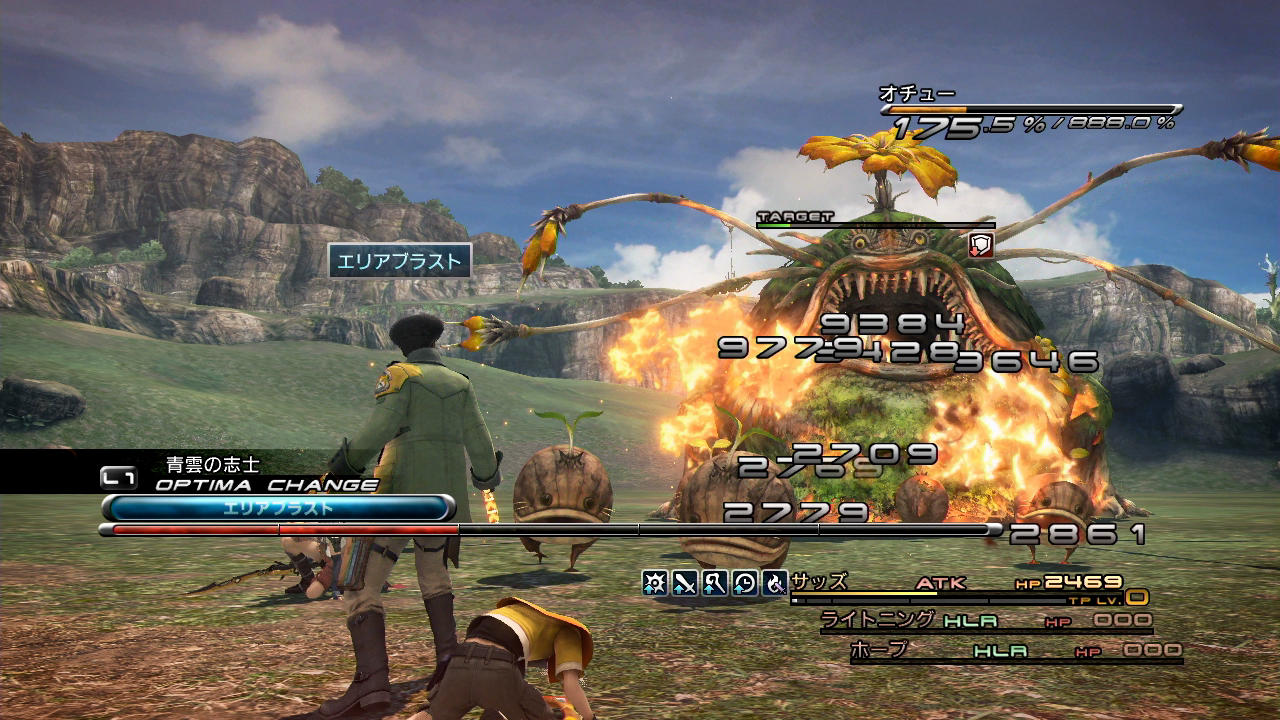This screenshot has width=1280, height=720.
Task: Click the 青雲の志士 paradigm name
Action: tap(212, 464)
